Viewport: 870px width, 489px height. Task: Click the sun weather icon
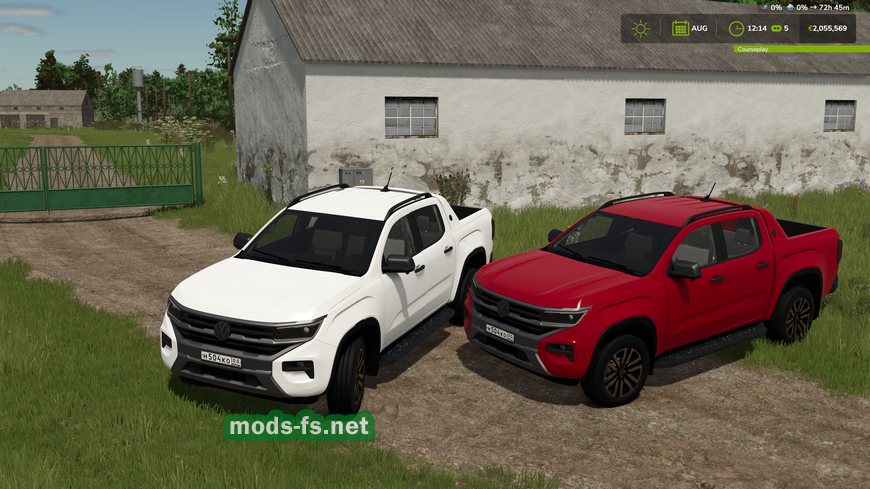pos(640,28)
